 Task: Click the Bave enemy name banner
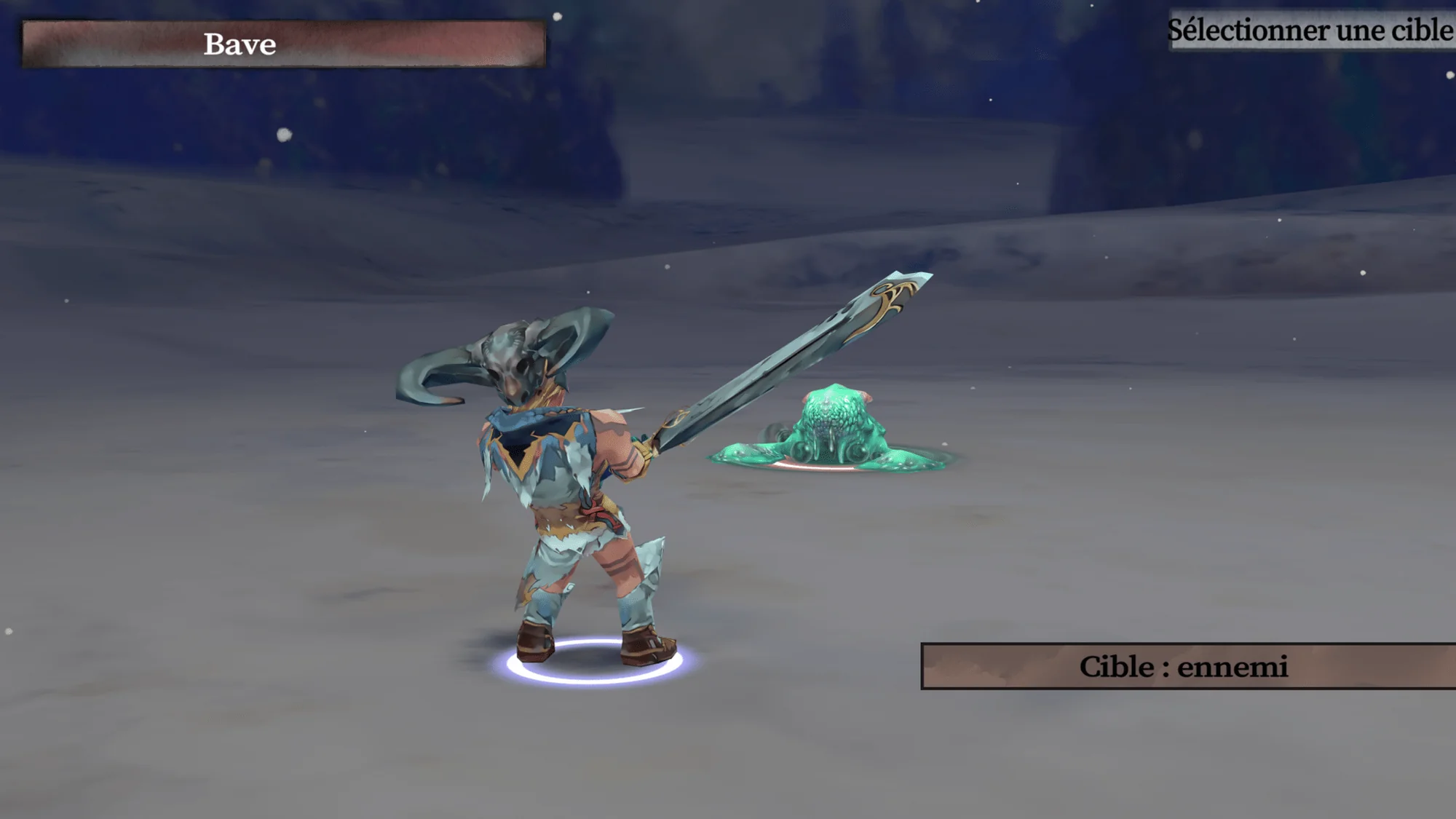pyautogui.click(x=284, y=44)
